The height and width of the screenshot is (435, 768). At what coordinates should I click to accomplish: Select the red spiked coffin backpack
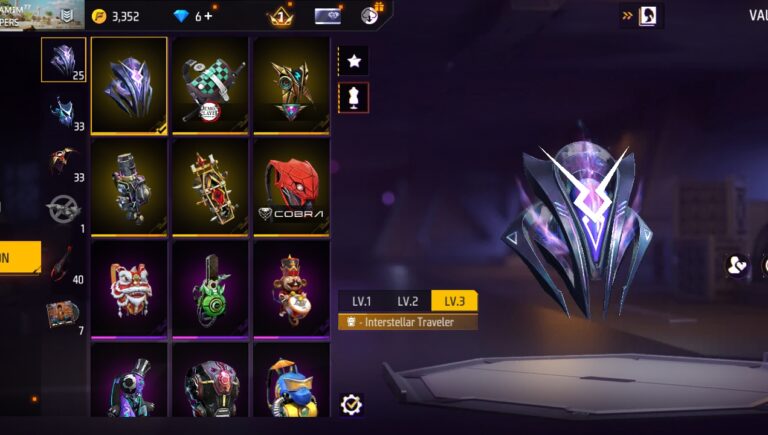coord(210,186)
